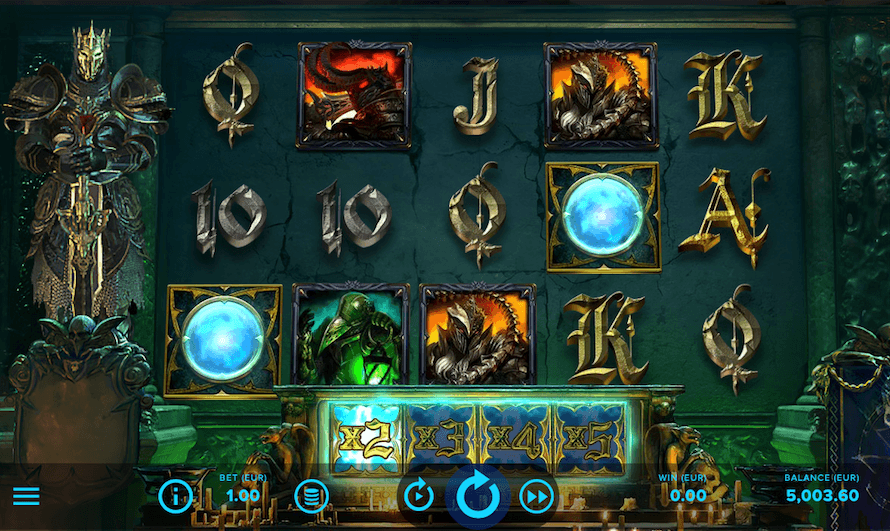Spin the reels with the large button
This screenshot has height=531, width=890.
coord(477,495)
